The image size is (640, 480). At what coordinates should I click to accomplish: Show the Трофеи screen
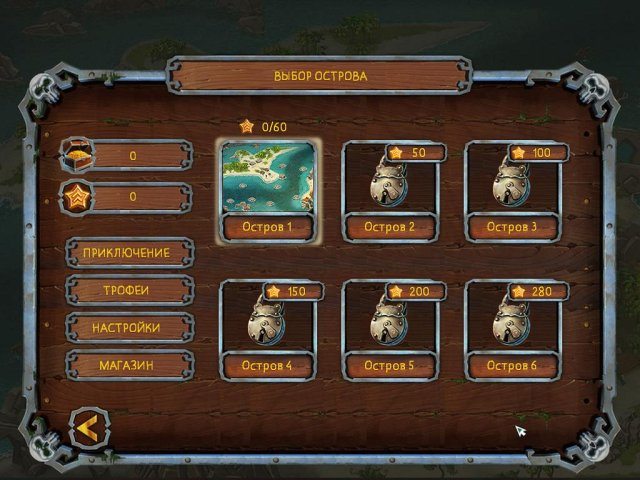(x=129, y=290)
